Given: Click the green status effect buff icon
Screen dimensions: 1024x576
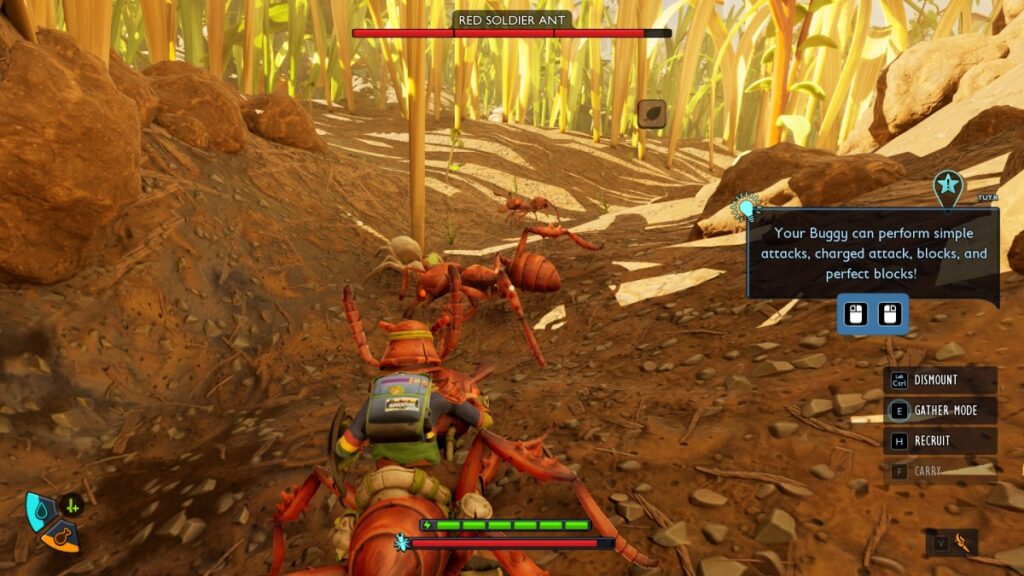Looking at the screenshot, I should tap(71, 506).
